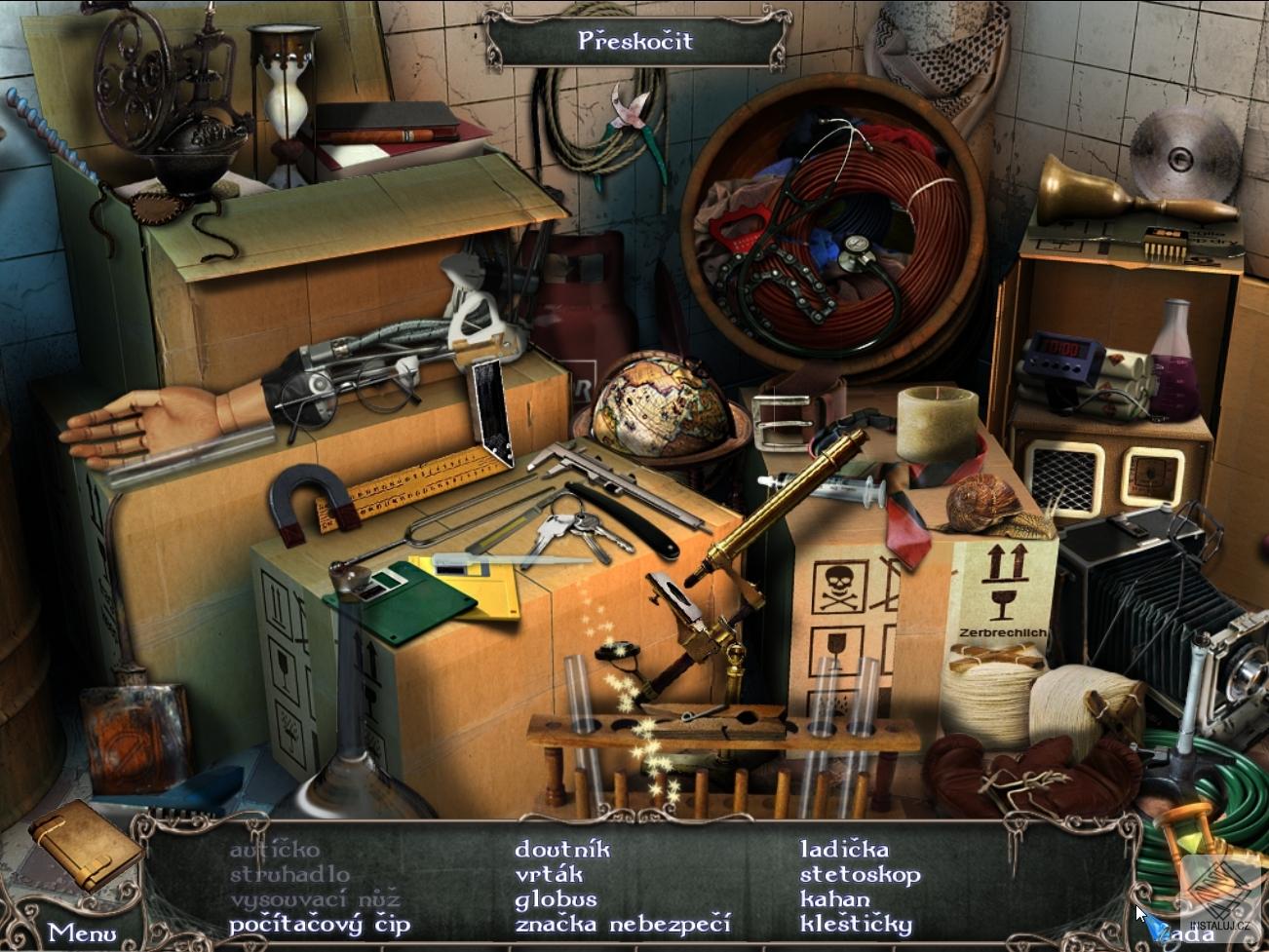The image size is (1269, 952).
Task: Open the Menu
Action: pyautogui.click(x=82, y=933)
